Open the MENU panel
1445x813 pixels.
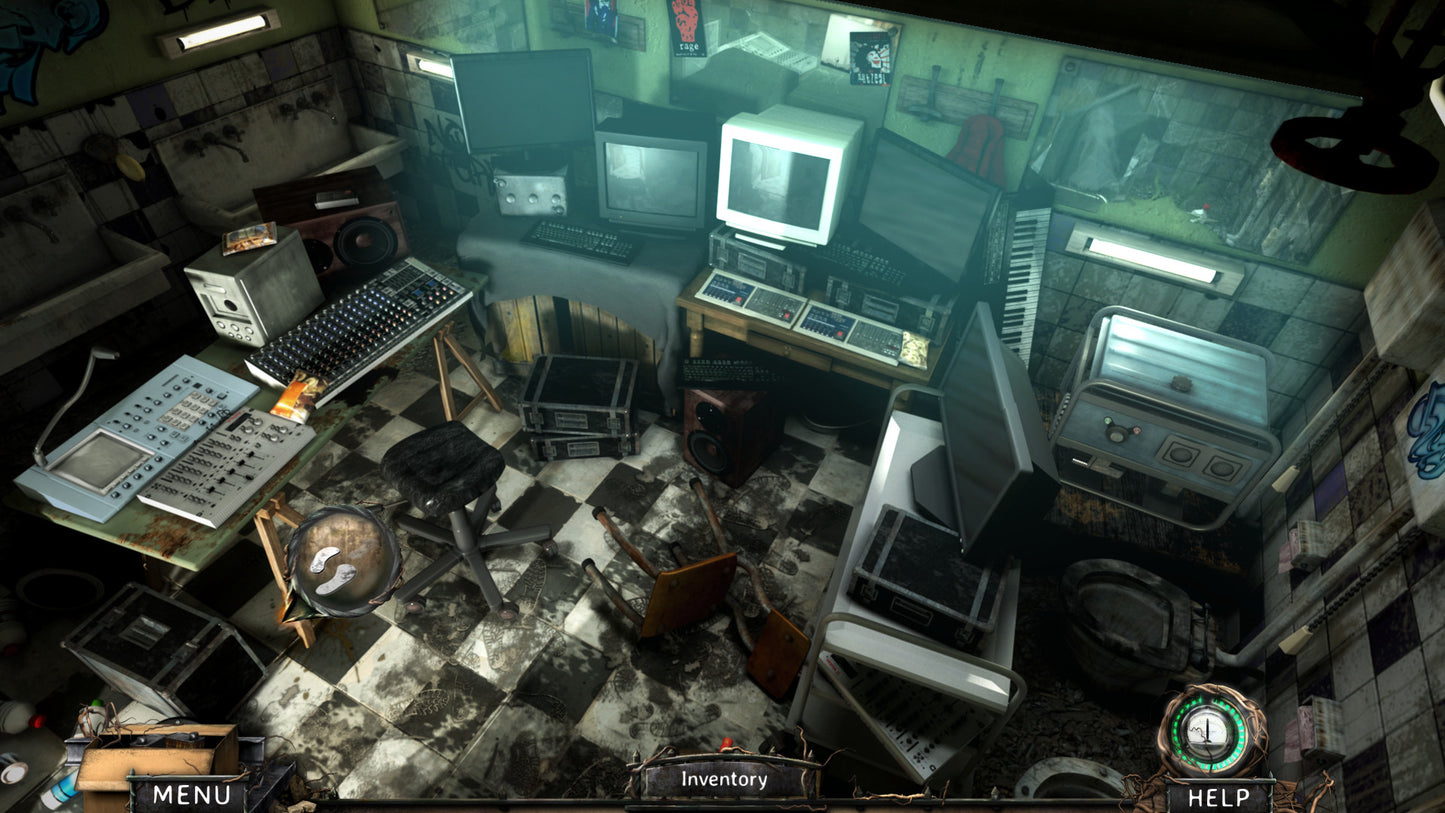190,796
